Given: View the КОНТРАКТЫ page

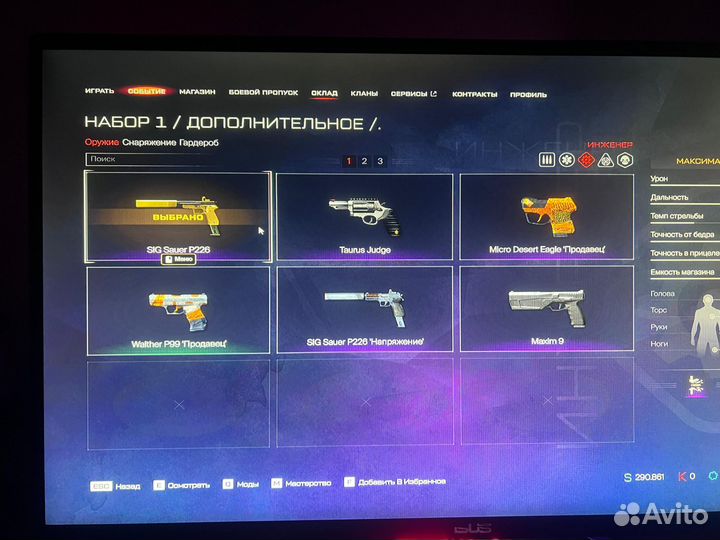Looking at the screenshot, I should [x=474, y=94].
